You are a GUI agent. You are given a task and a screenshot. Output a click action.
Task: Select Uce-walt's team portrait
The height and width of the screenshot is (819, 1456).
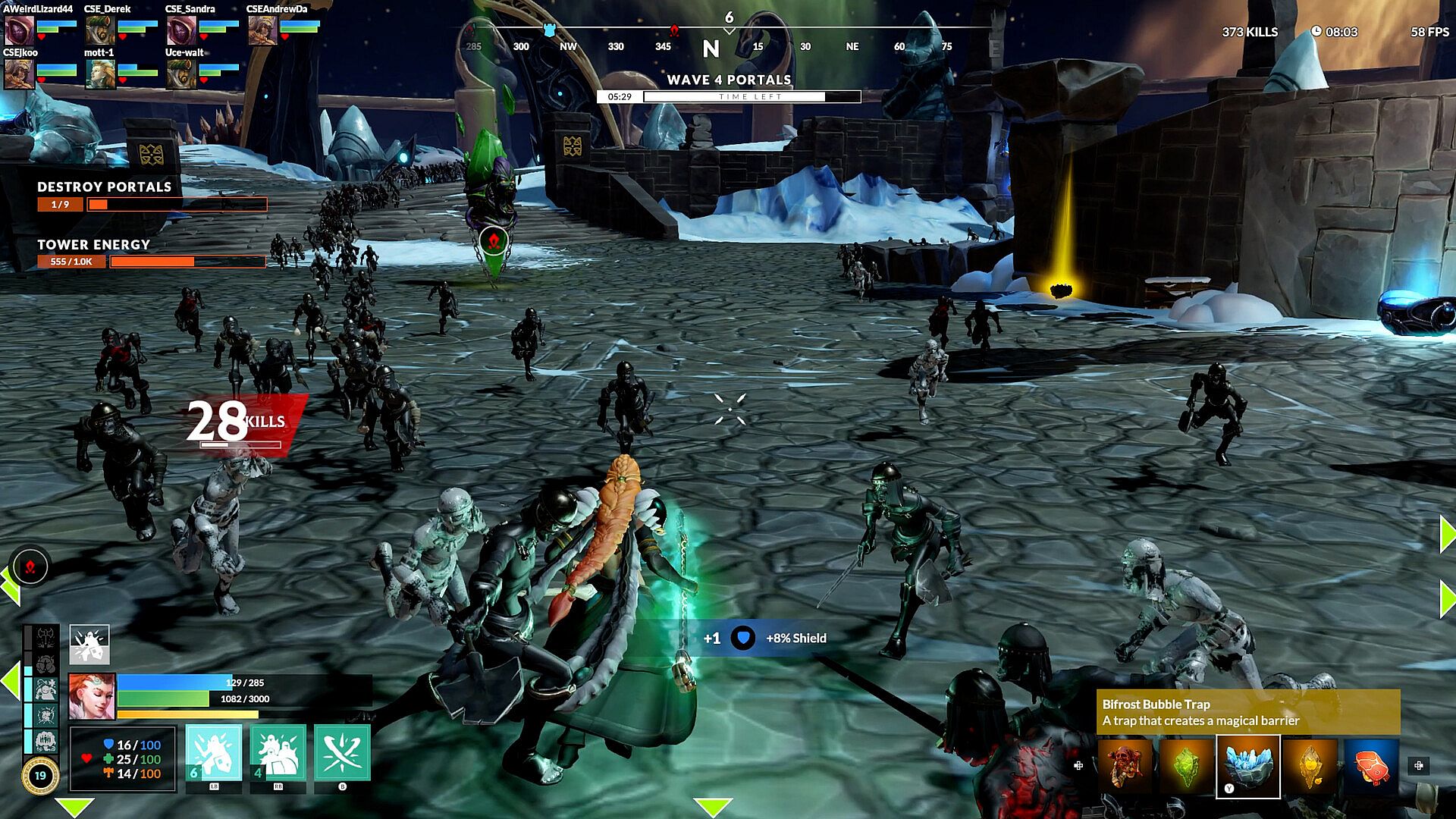coord(180,74)
